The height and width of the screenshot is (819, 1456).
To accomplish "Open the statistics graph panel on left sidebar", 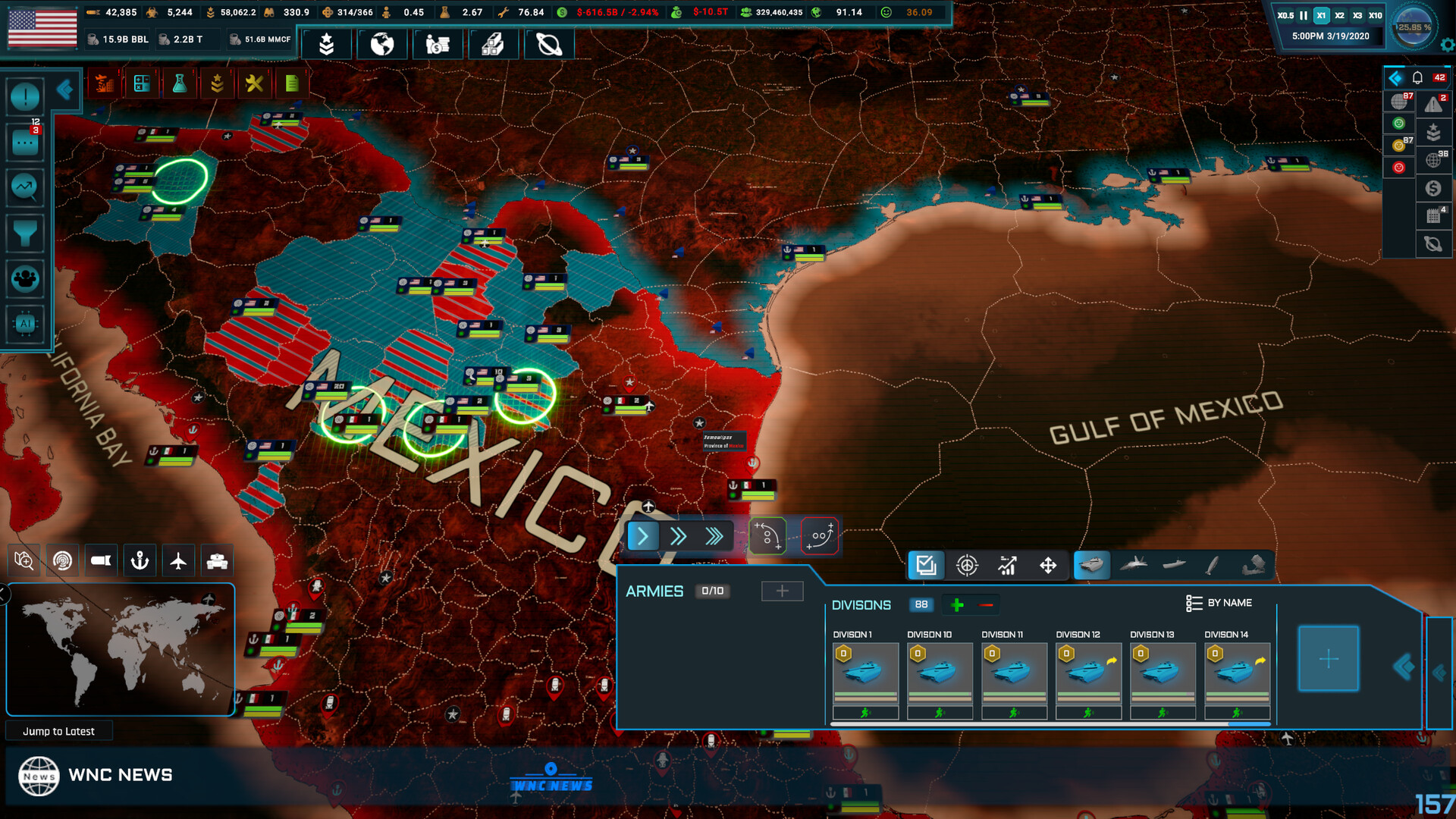I will point(25,188).
